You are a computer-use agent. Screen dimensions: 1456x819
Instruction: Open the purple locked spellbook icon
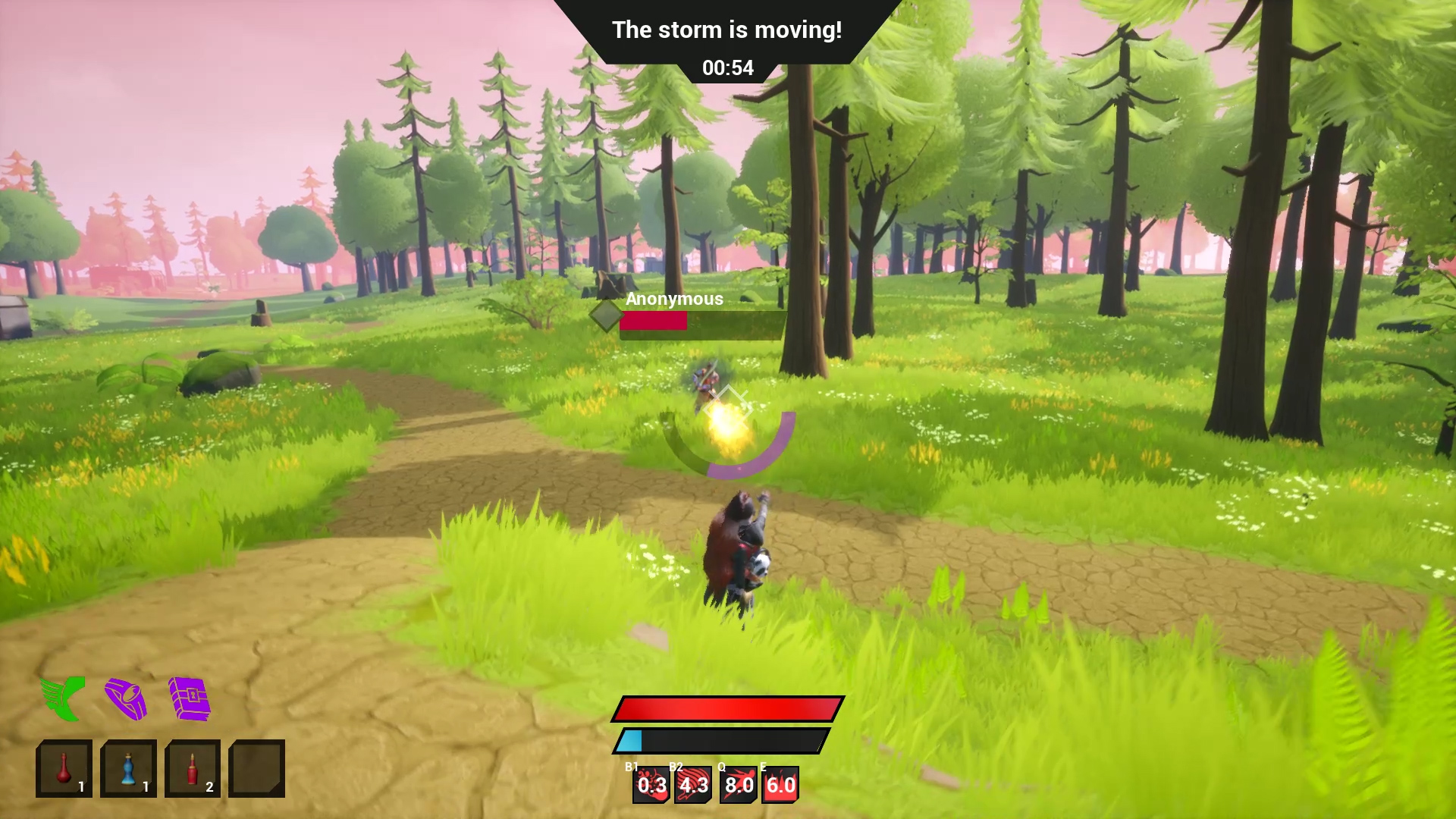[x=189, y=698]
